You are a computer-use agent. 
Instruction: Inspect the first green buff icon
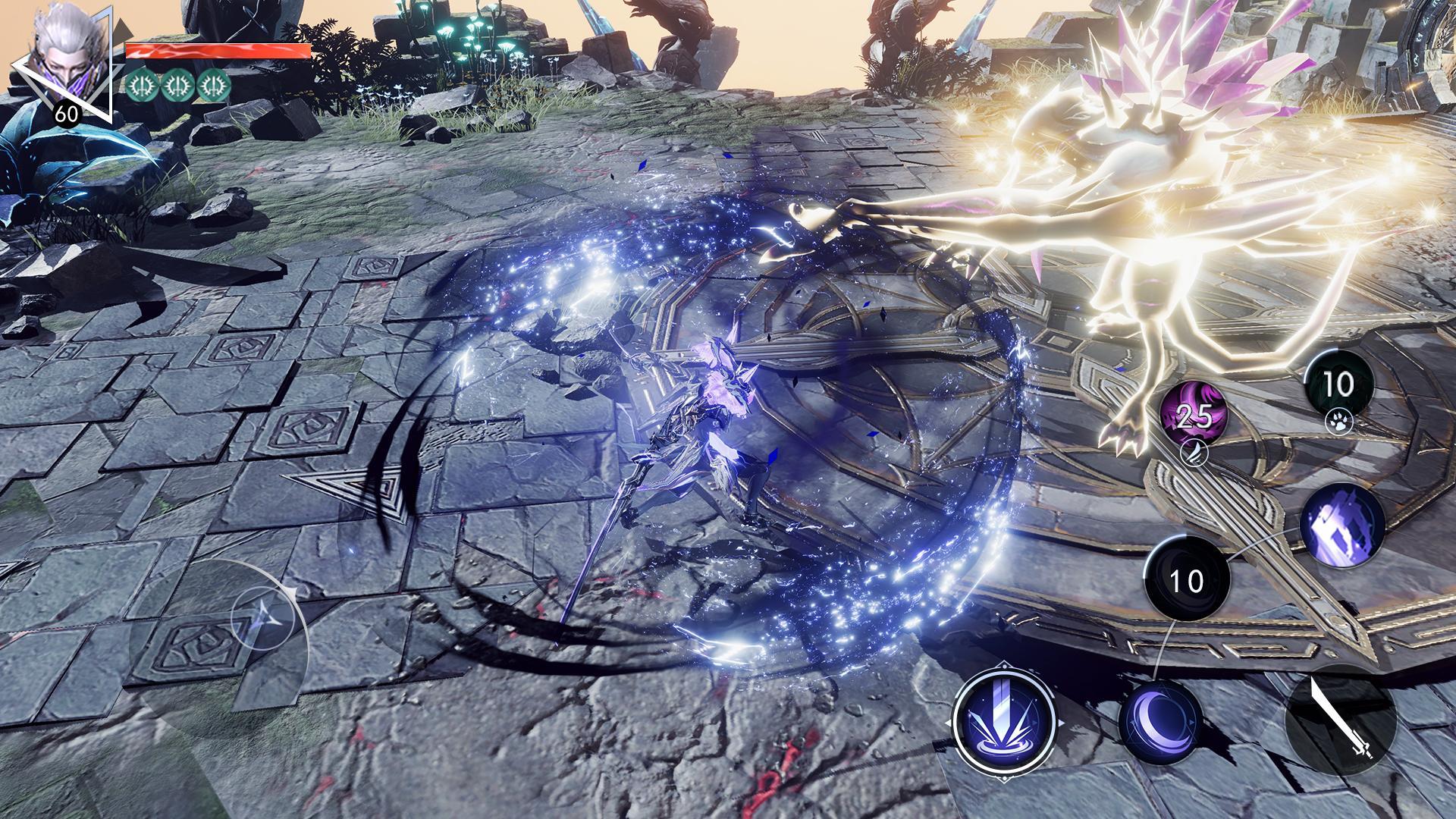pos(142,86)
